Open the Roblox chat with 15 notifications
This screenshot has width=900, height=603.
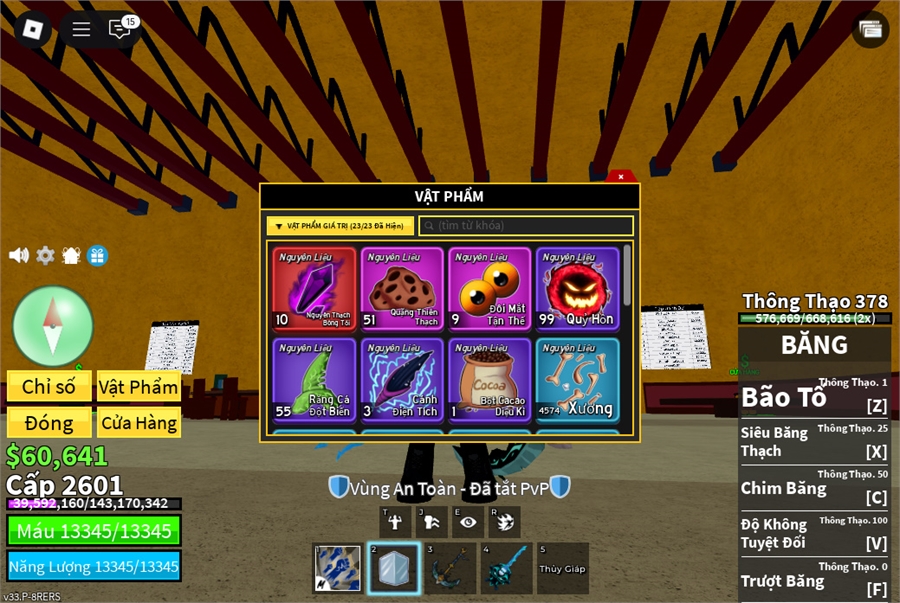(121, 28)
